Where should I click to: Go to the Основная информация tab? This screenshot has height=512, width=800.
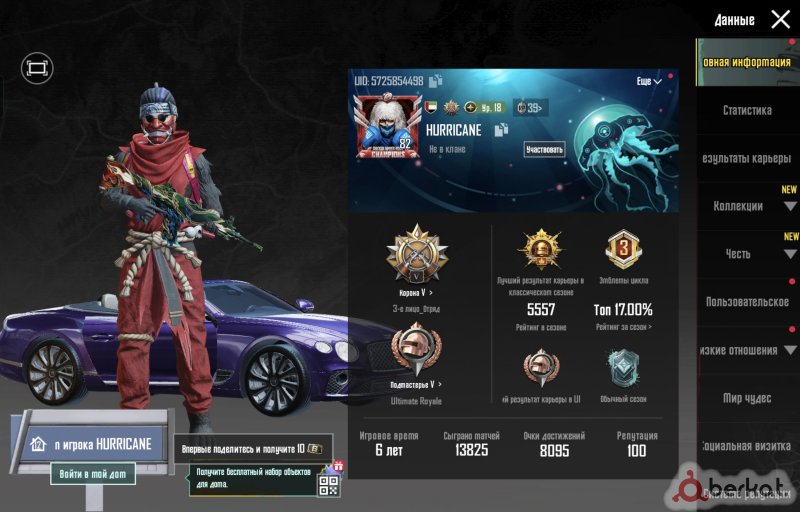[747, 62]
